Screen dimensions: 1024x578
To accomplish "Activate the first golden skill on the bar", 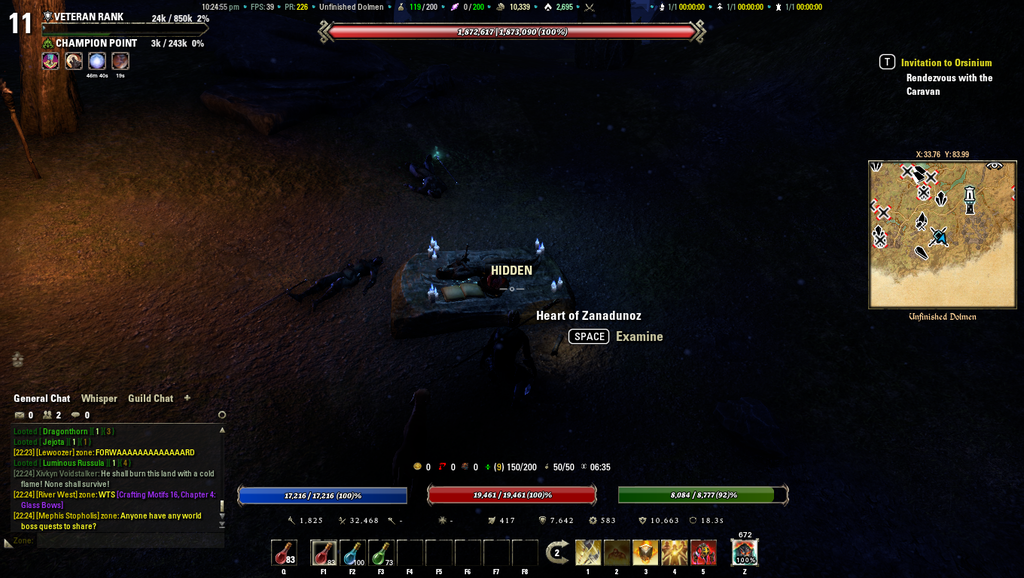I will pos(588,552).
